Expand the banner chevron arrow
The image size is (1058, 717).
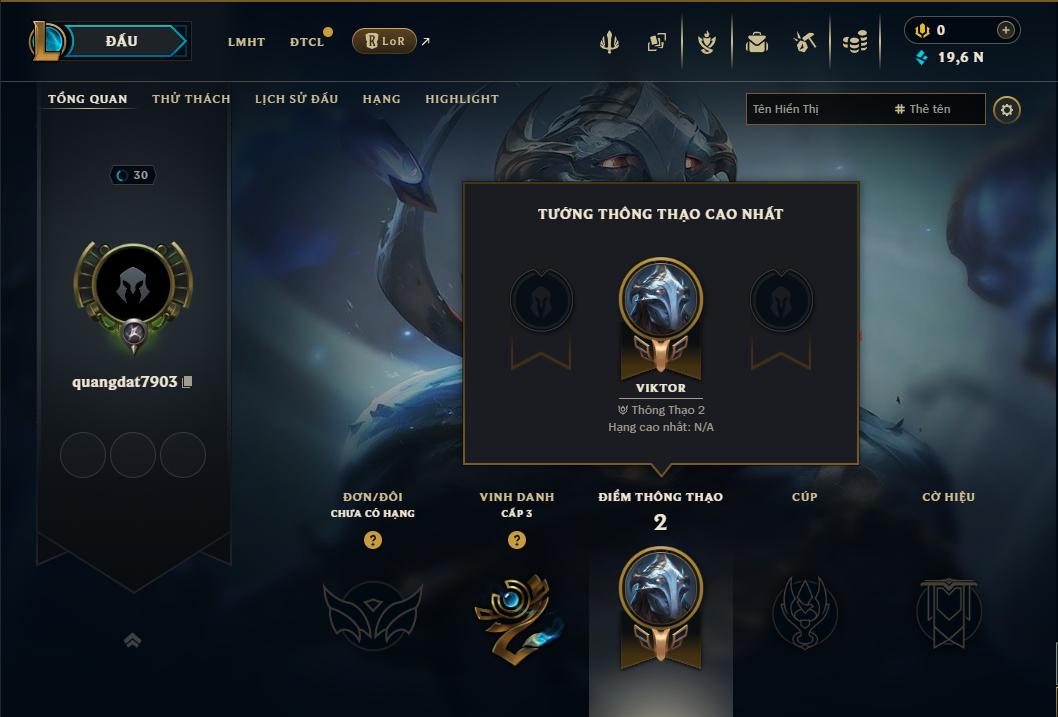(x=132, y=640)
